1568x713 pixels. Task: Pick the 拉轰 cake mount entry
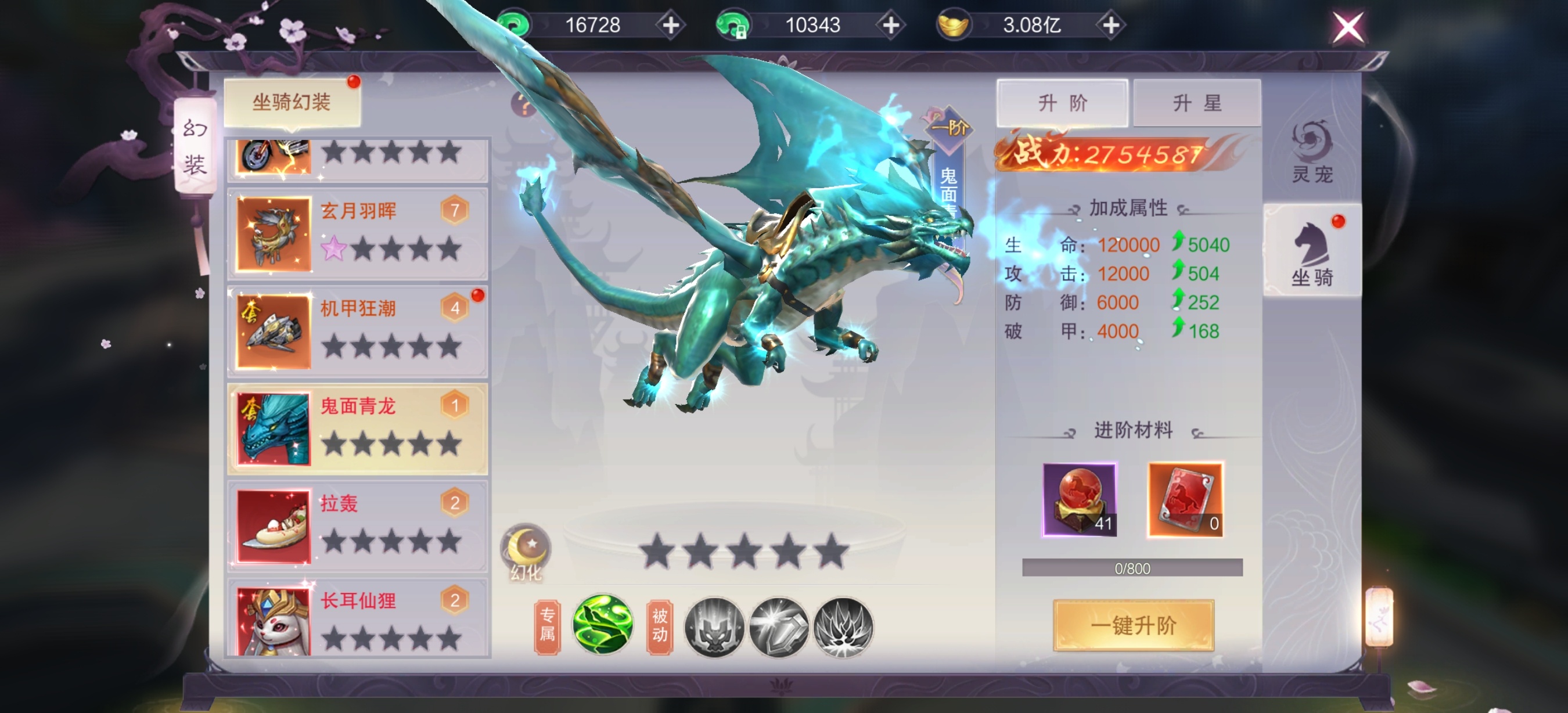(357, 526)
